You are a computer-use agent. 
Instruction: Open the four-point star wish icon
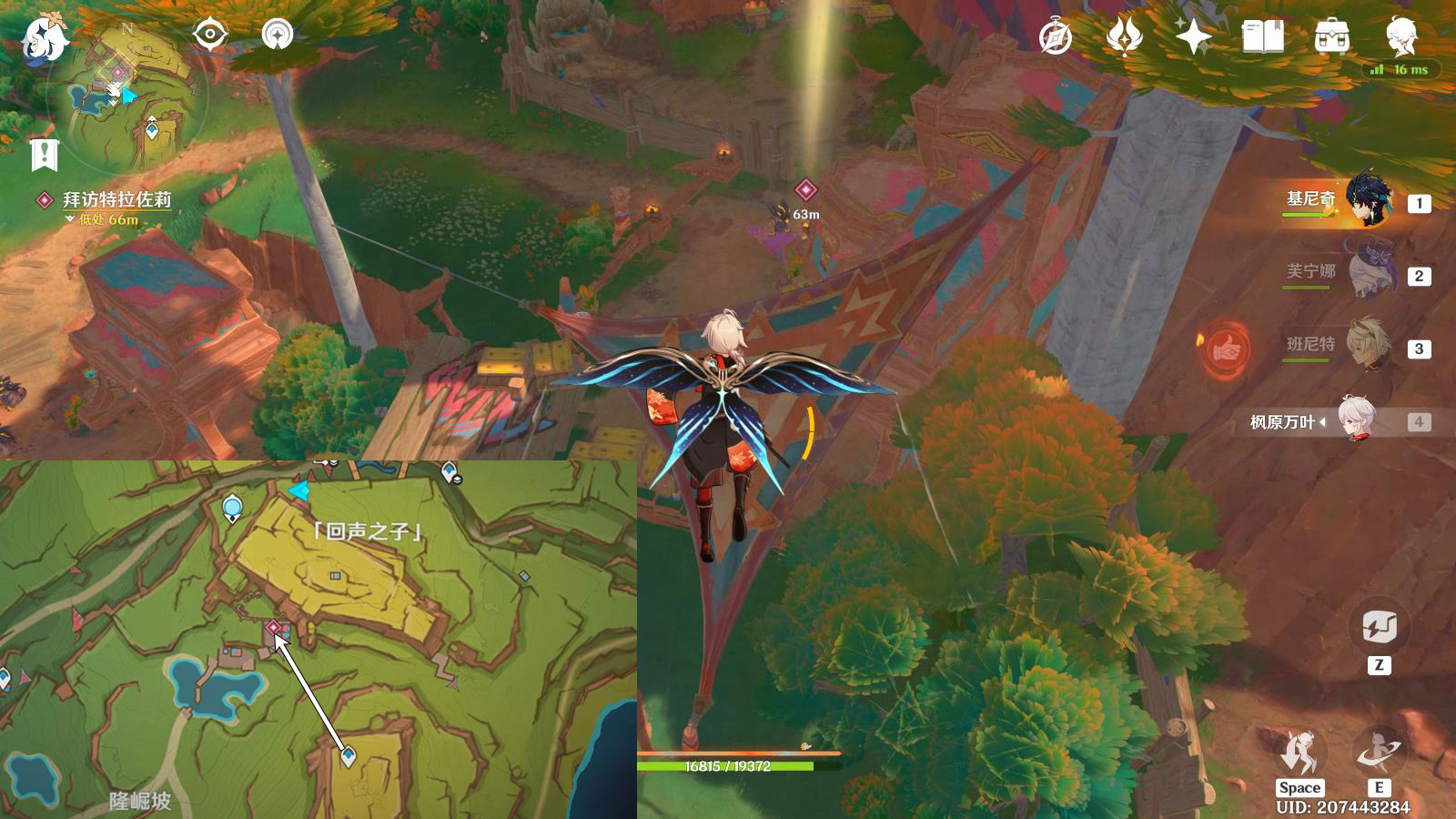pos(1194,37)
